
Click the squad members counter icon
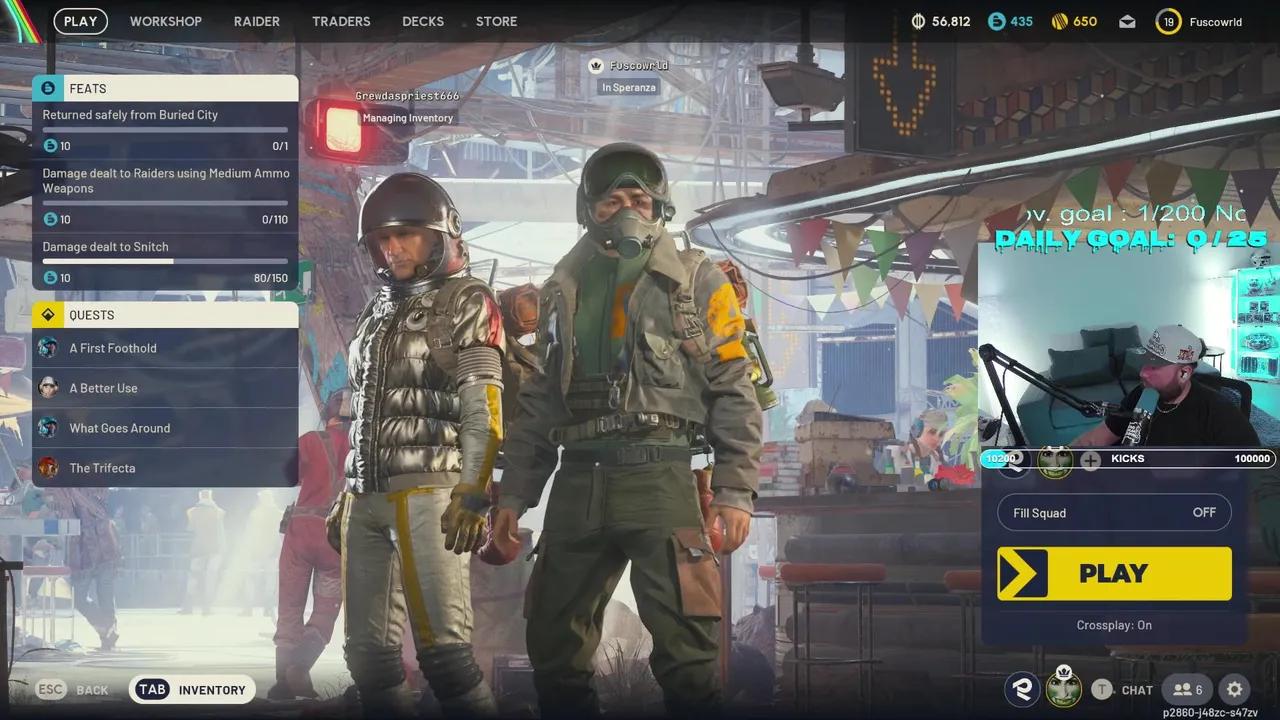pos(1188,689)
